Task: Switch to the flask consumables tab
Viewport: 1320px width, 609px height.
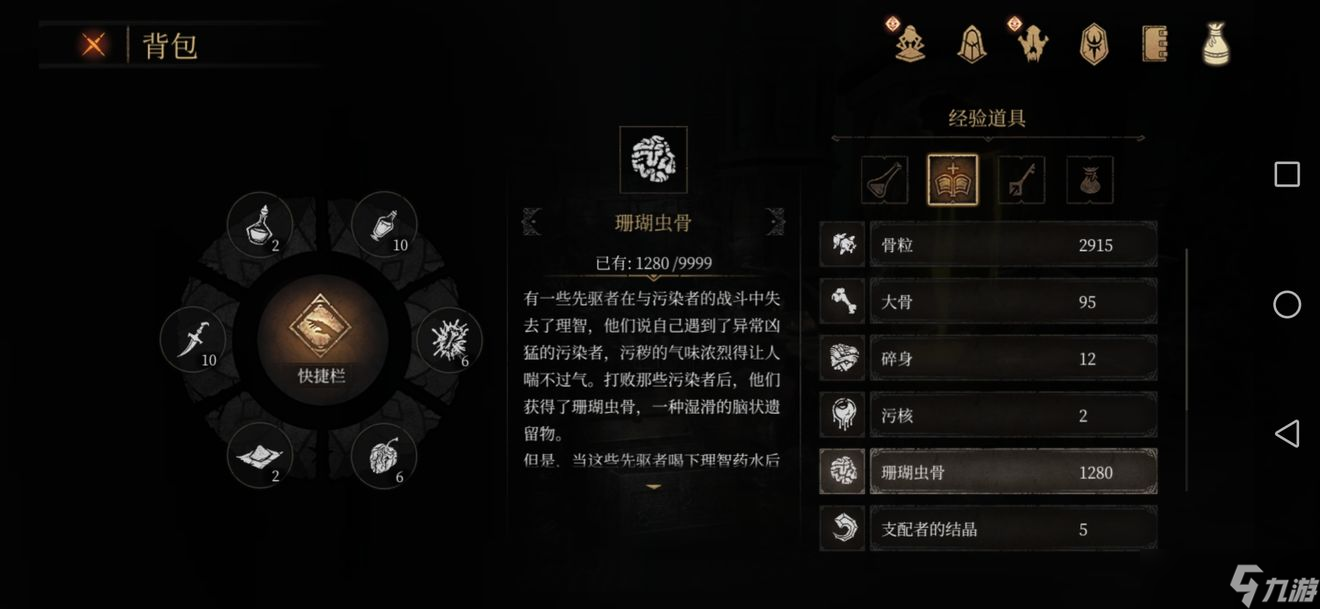Action: 885,181
